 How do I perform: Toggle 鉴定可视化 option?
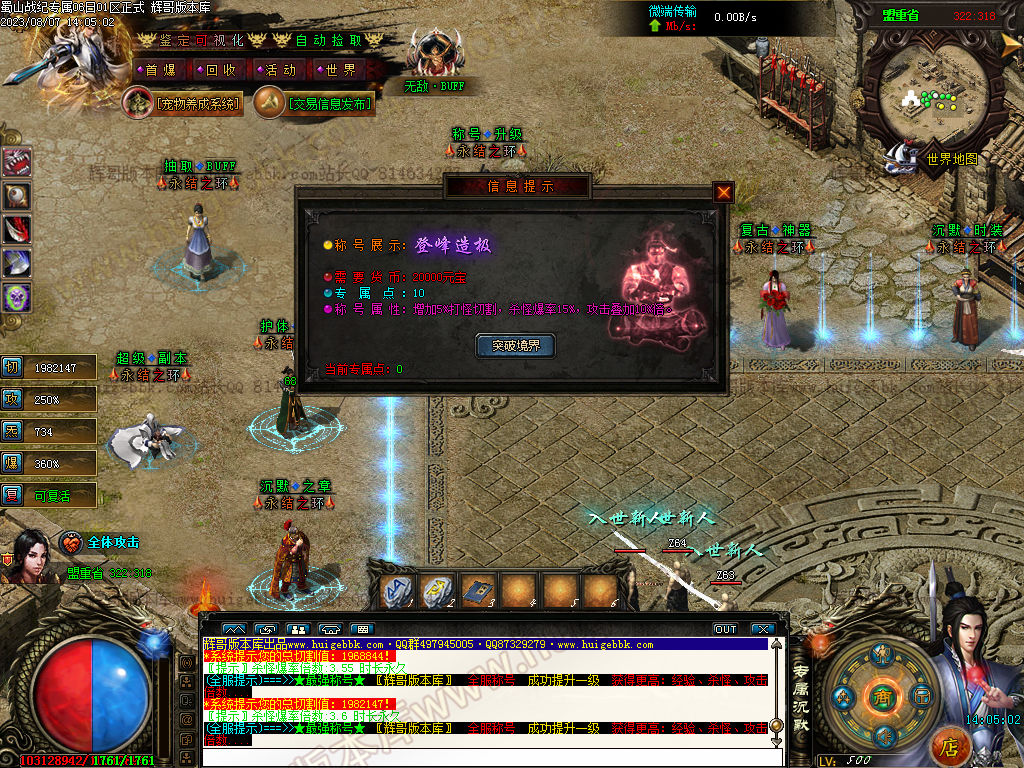(x=202, y=40)
